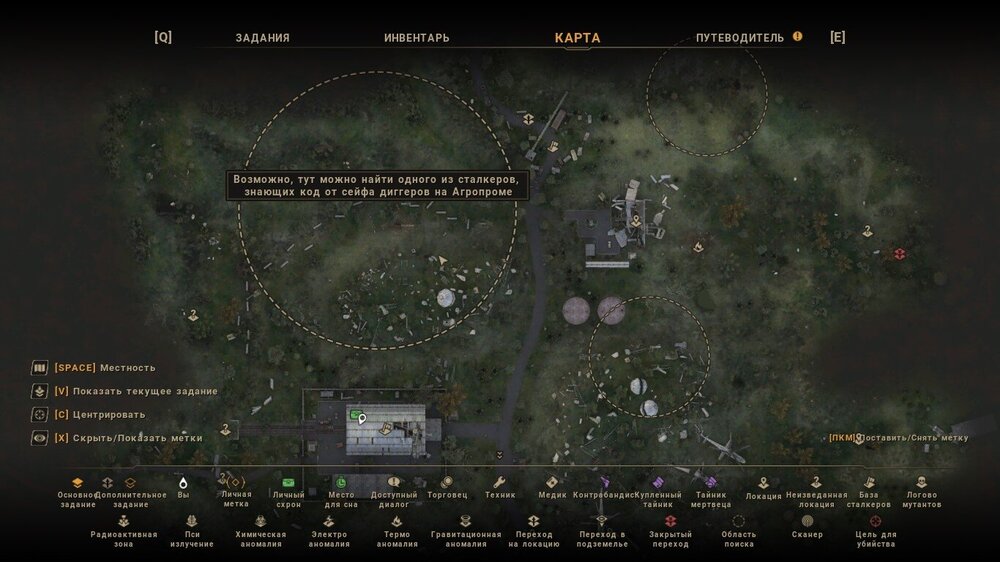The width and height of the screenshot is (1000, 562).
Task: Click the location marker on the central building complex
Action: coord(634,221)
